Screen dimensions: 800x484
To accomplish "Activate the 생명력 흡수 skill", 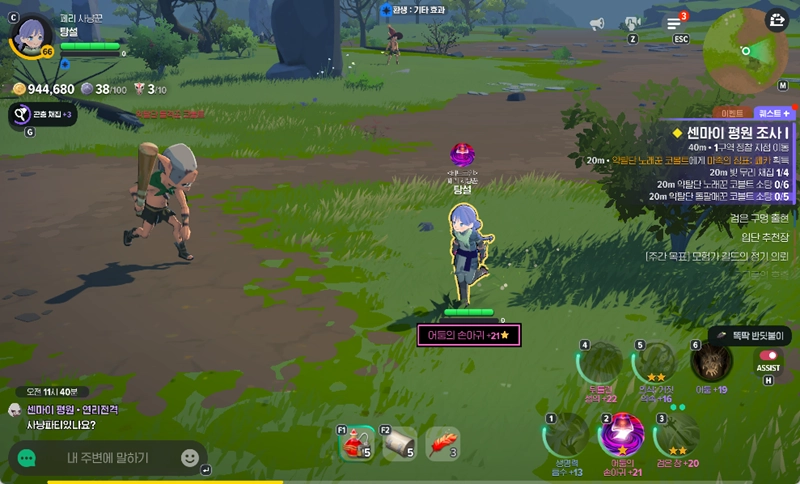I will [x=566, y=435].
